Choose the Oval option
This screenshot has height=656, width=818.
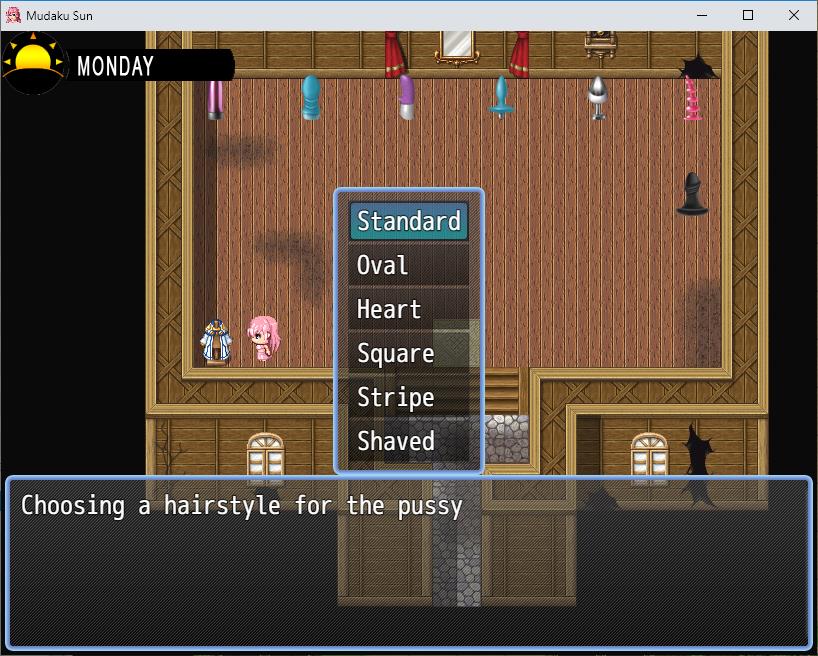408,265
